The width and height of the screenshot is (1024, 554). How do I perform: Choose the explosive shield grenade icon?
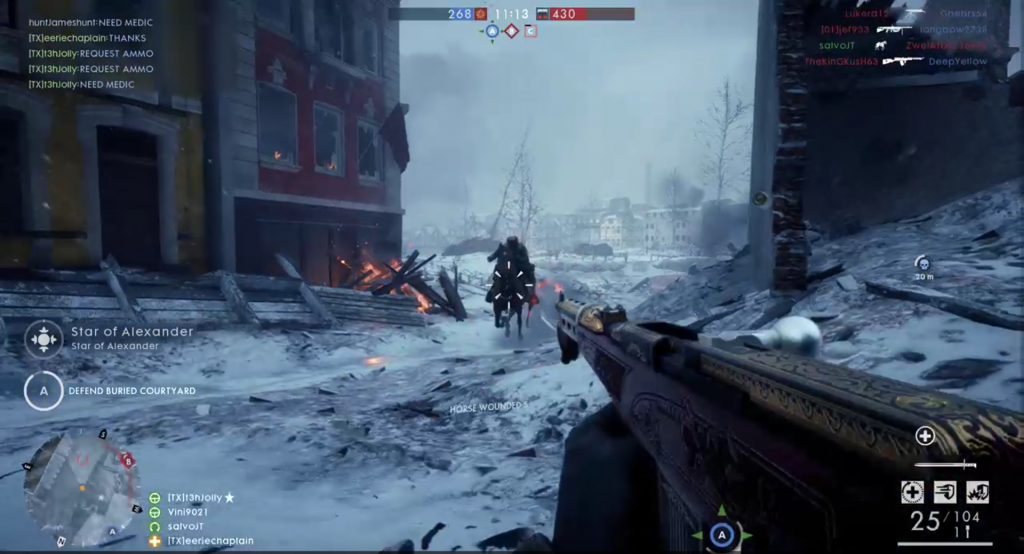[x=977, y=492]
